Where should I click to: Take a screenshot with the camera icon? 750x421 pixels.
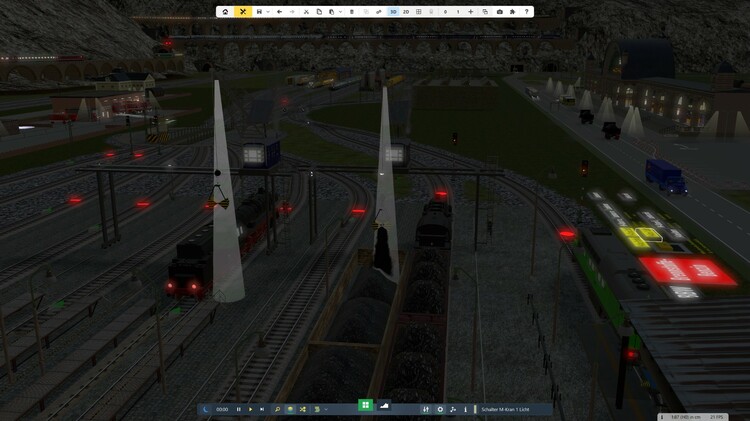click(500, 12)
